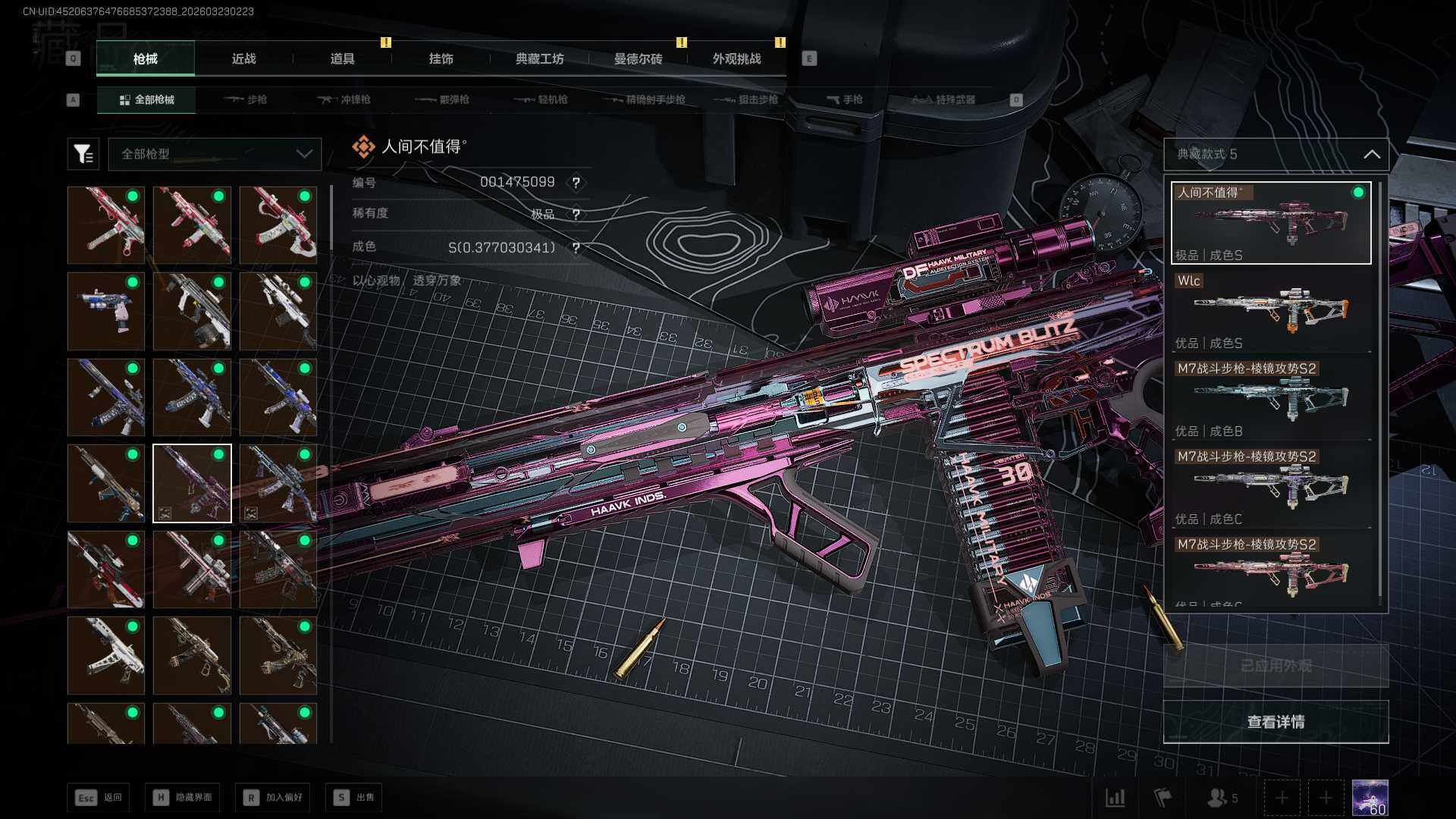The height and width of the screenshot is (819, 1456).
Task: Open the player avatar at bottom right
Action: (1370, 798)
